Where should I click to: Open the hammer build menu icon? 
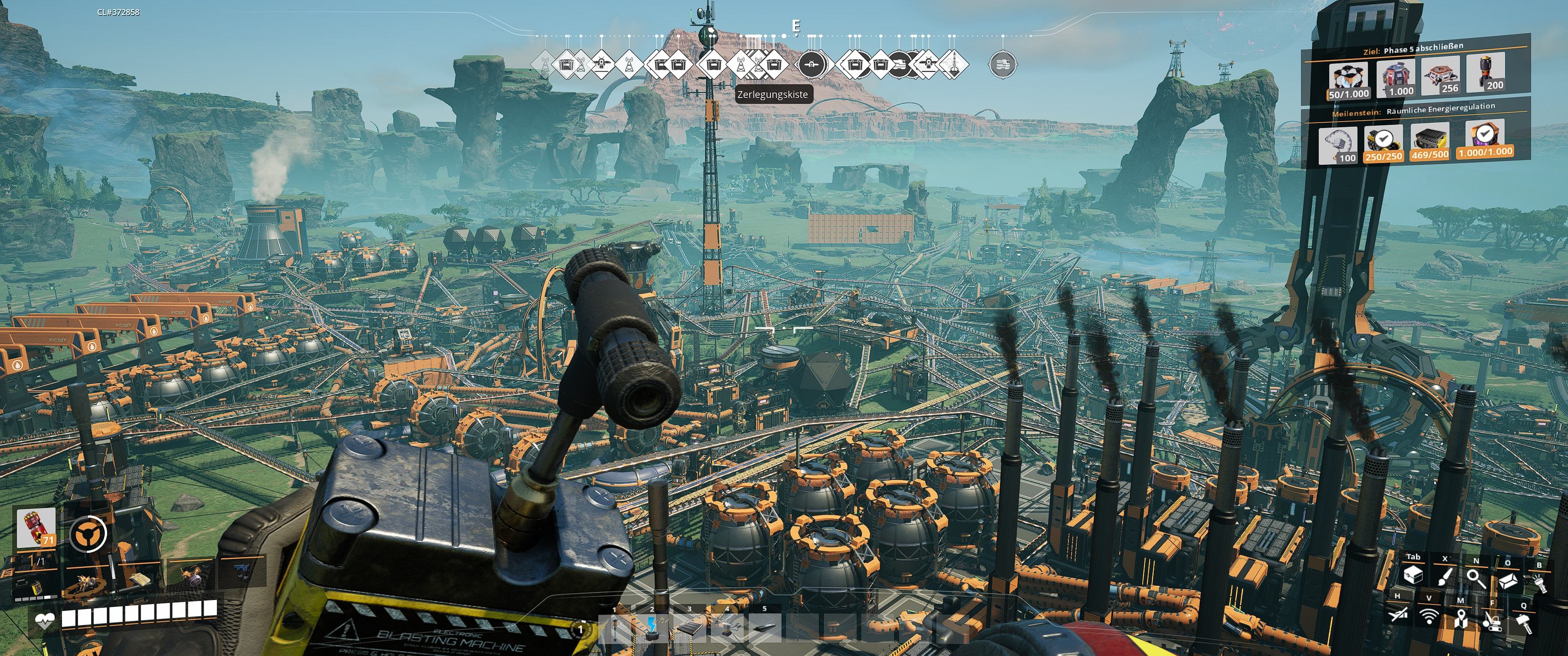(1524, 623)
